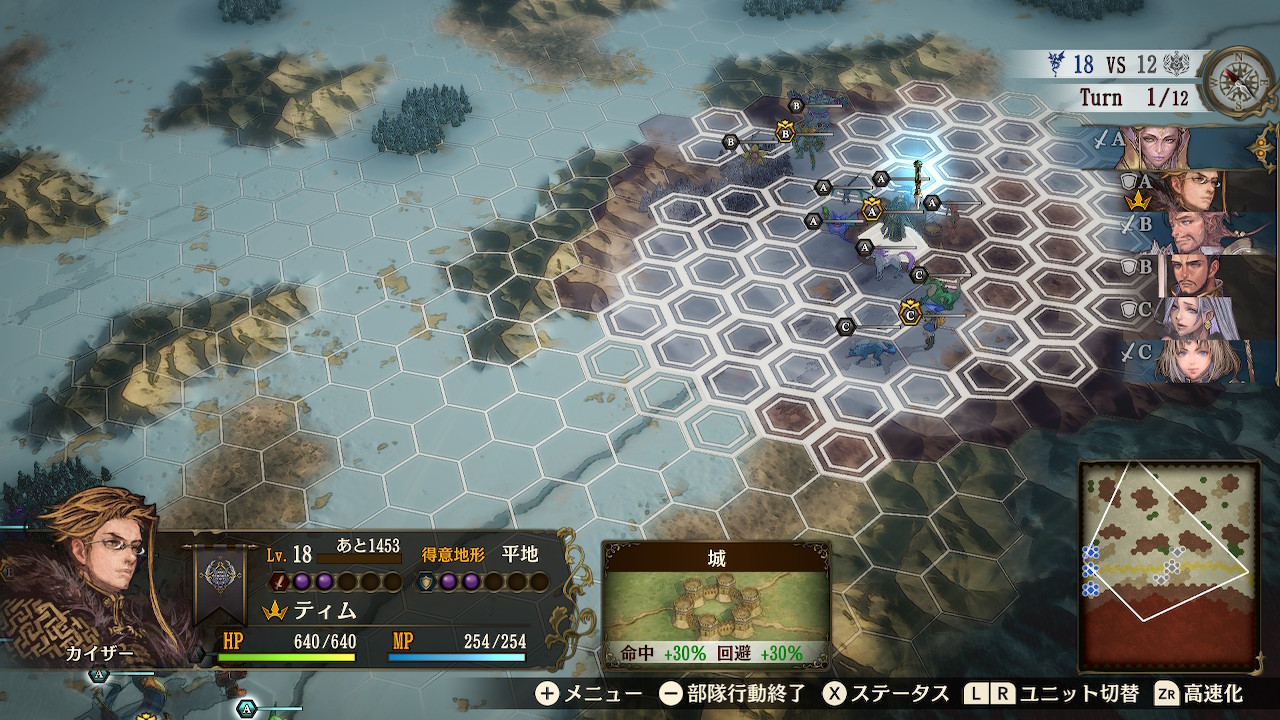
Task: Select crowned squad C leader unit marker
Action: [909, 314]
